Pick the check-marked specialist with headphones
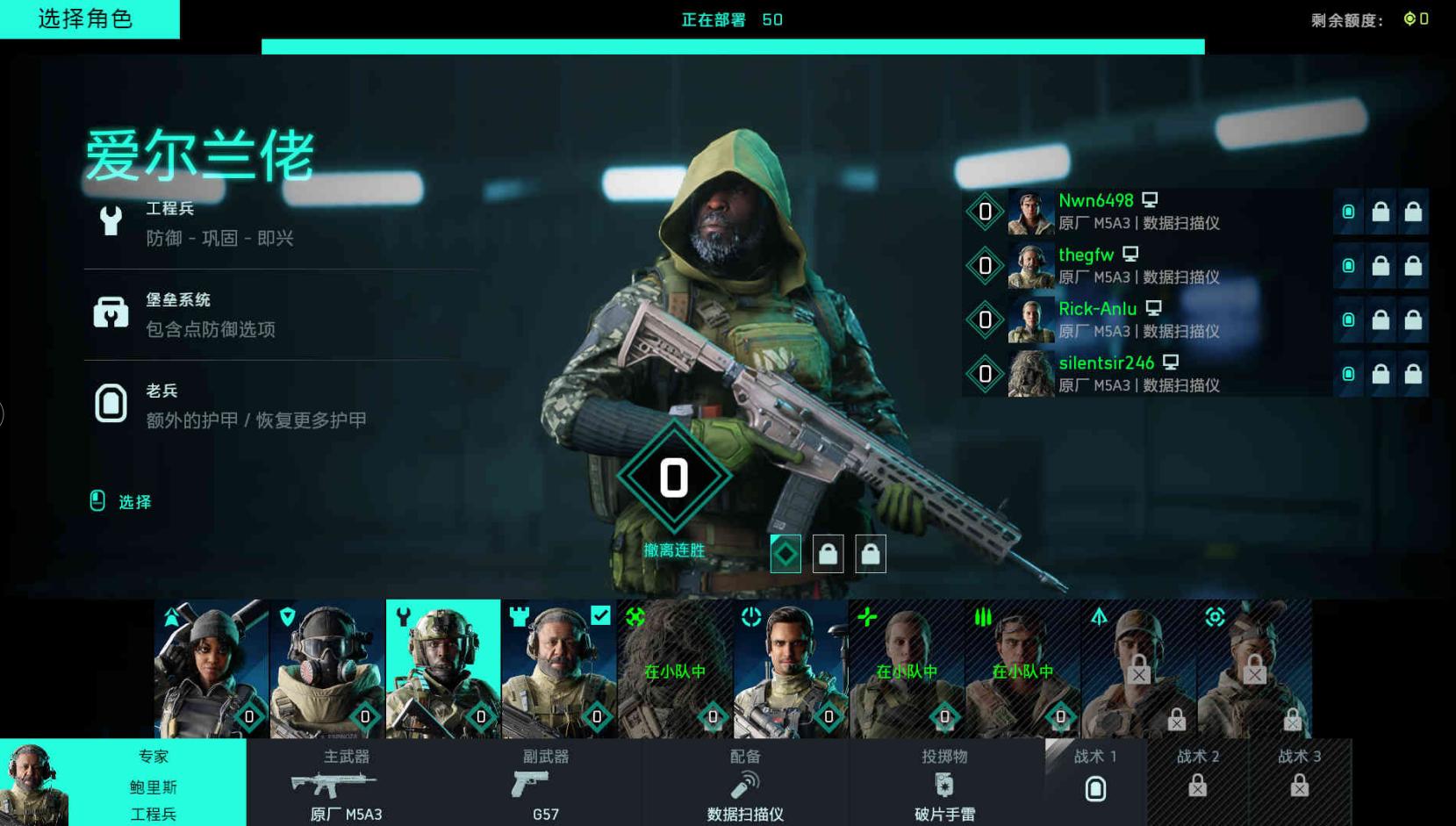 [559, 669]
